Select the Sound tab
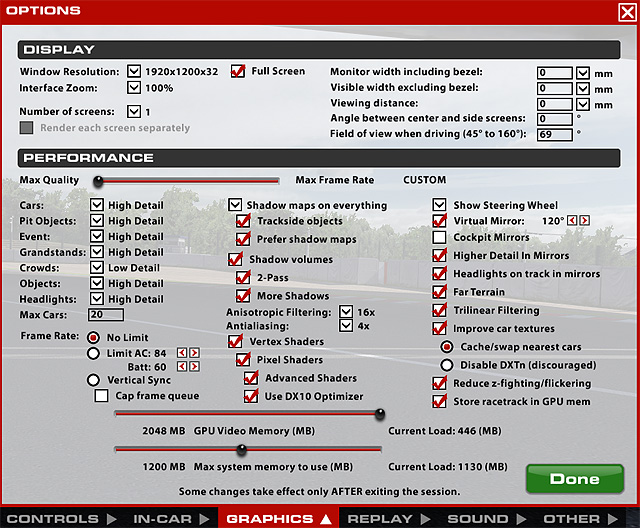Screen dimensions: 640x528 [x=477, y=519]
